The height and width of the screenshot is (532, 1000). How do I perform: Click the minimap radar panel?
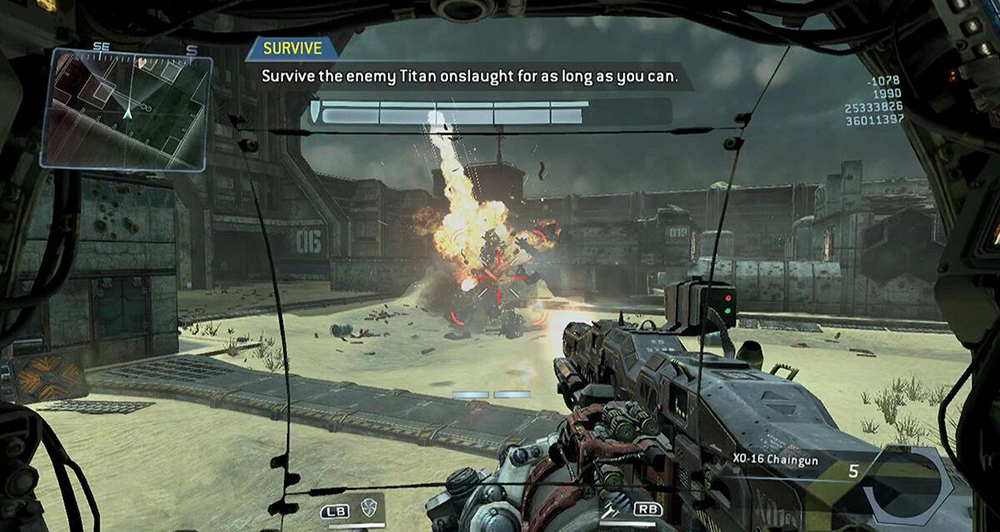point(126,108)
